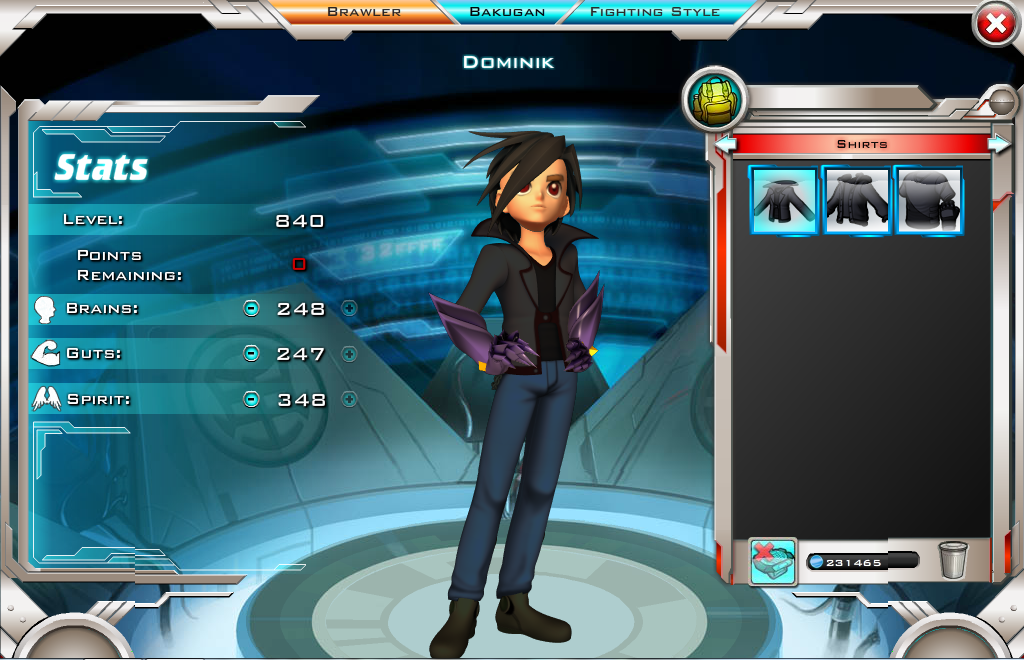Decrease the Brains stat
The height and width of the screenshot is (660, 1024).
click(x=251, y=308)
